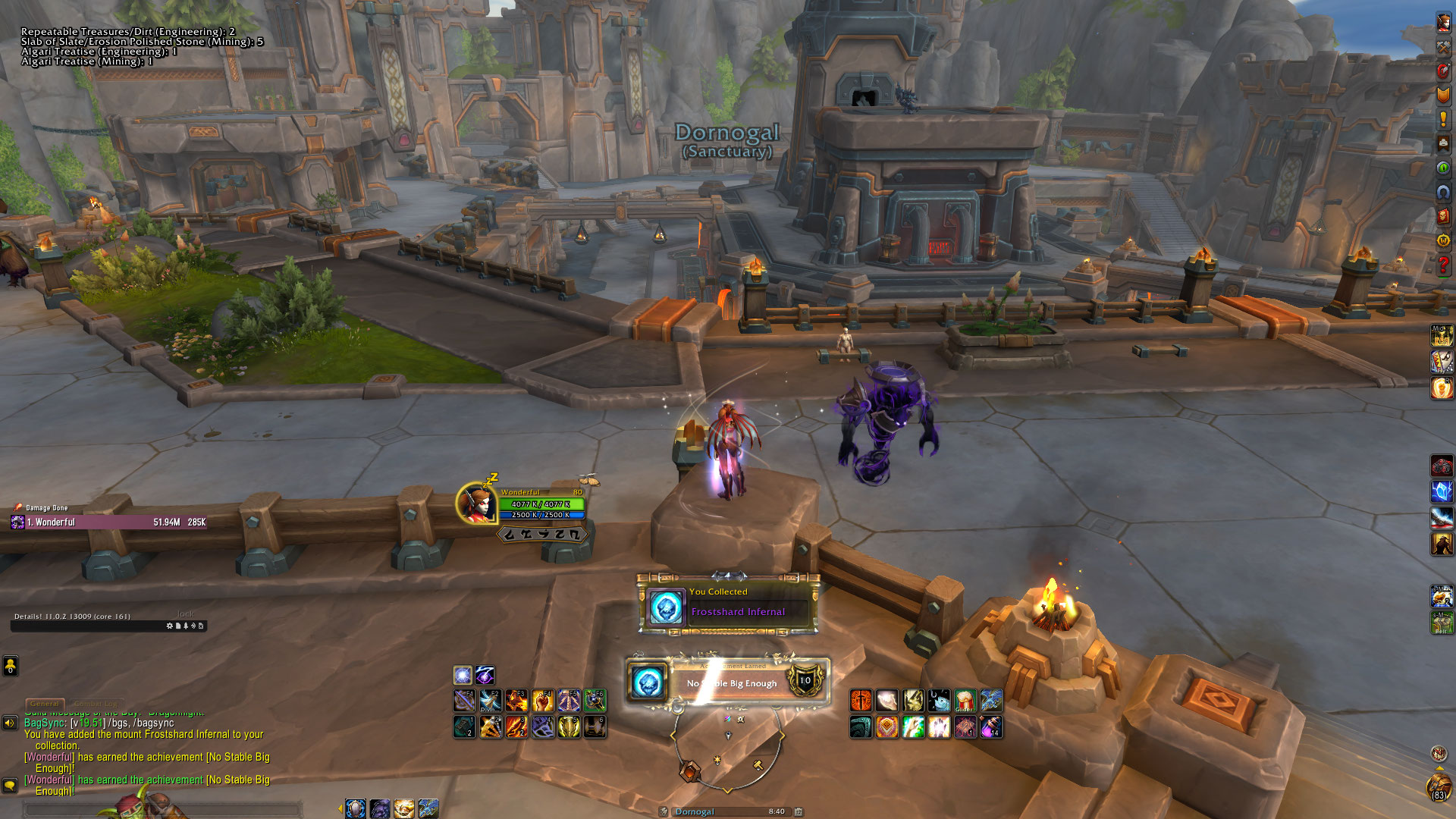The width and height of the screenshot is (1456, 819).
Task: Open the Details! gear options icon
Action: [x=169, y=626]
